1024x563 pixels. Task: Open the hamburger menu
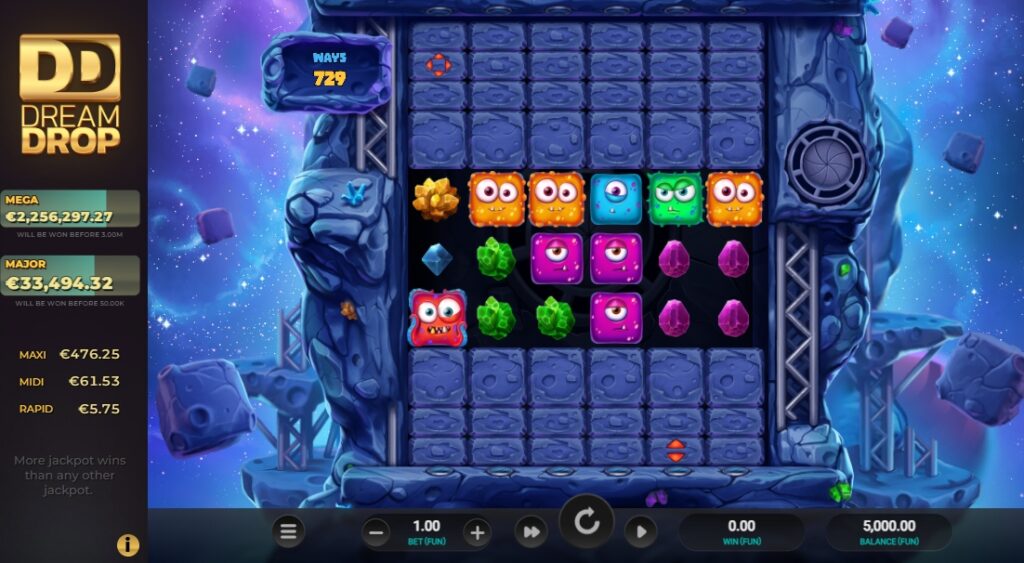click(x=288, y=532)
